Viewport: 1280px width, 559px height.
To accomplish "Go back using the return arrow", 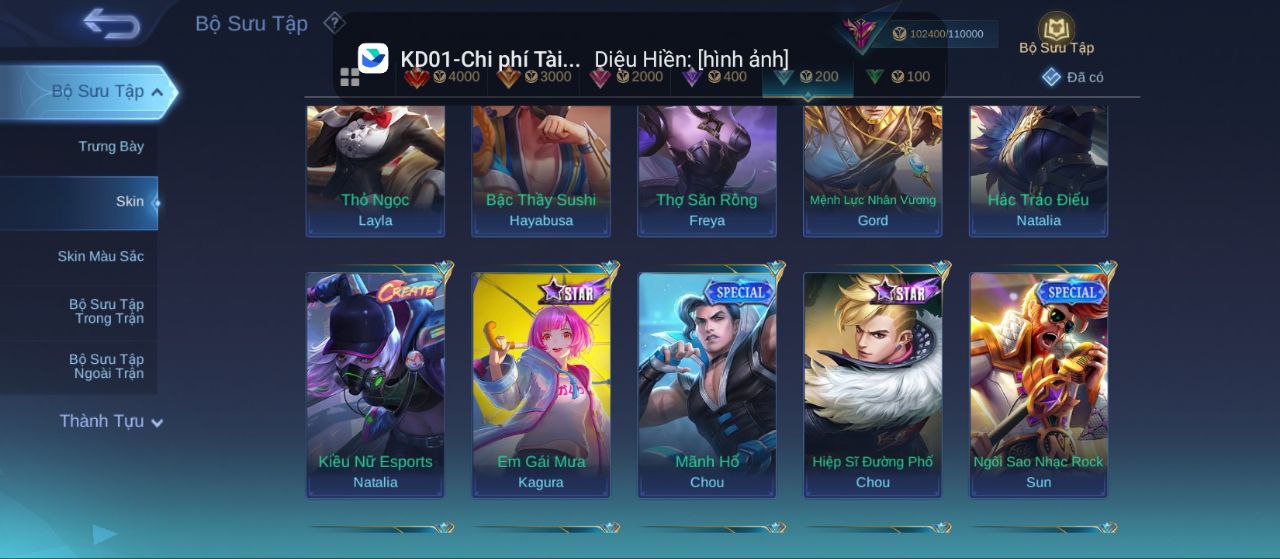I will [x=111, y=23].
